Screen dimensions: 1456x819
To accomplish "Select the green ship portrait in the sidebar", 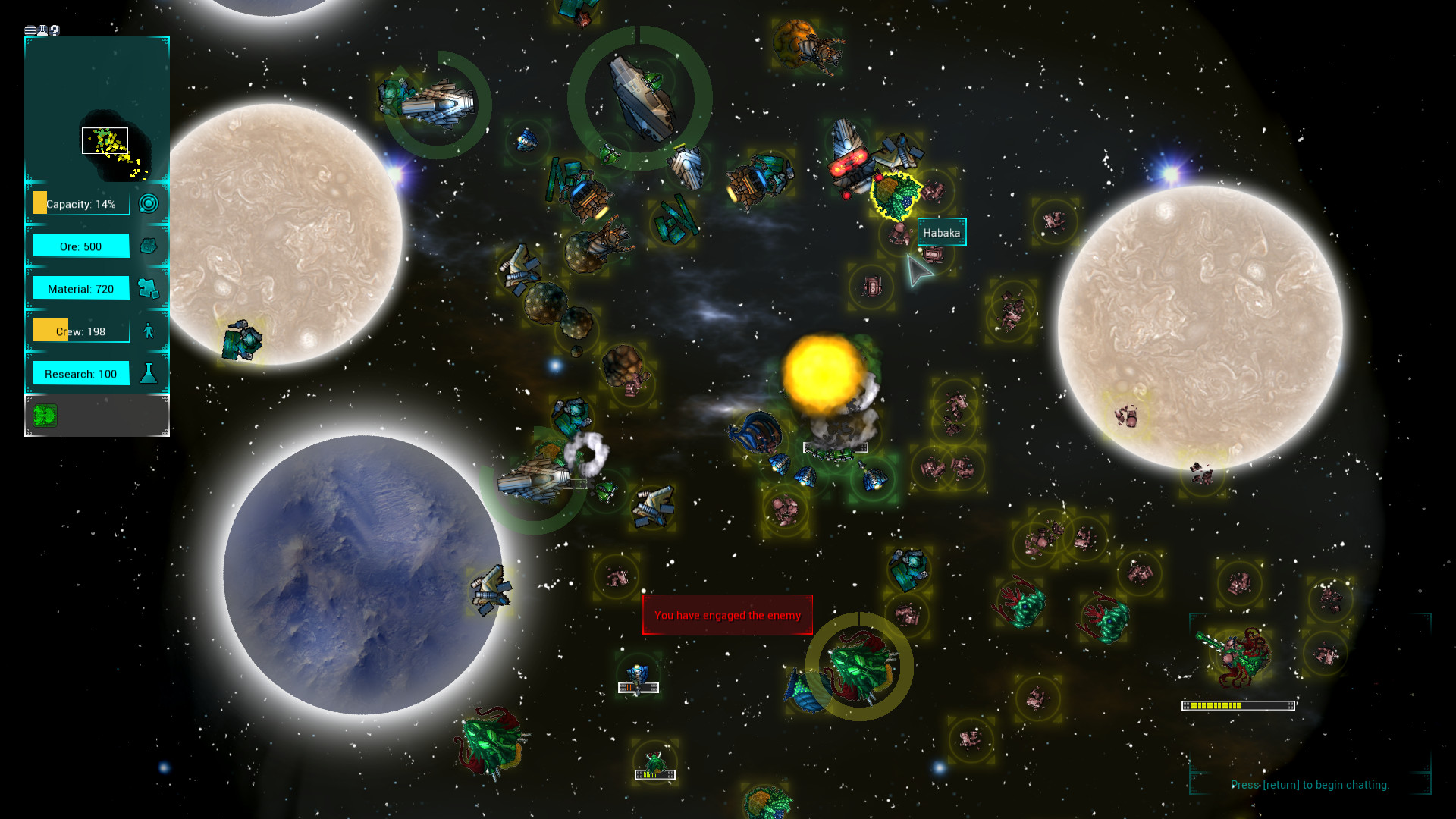I will tap(44, 416).
